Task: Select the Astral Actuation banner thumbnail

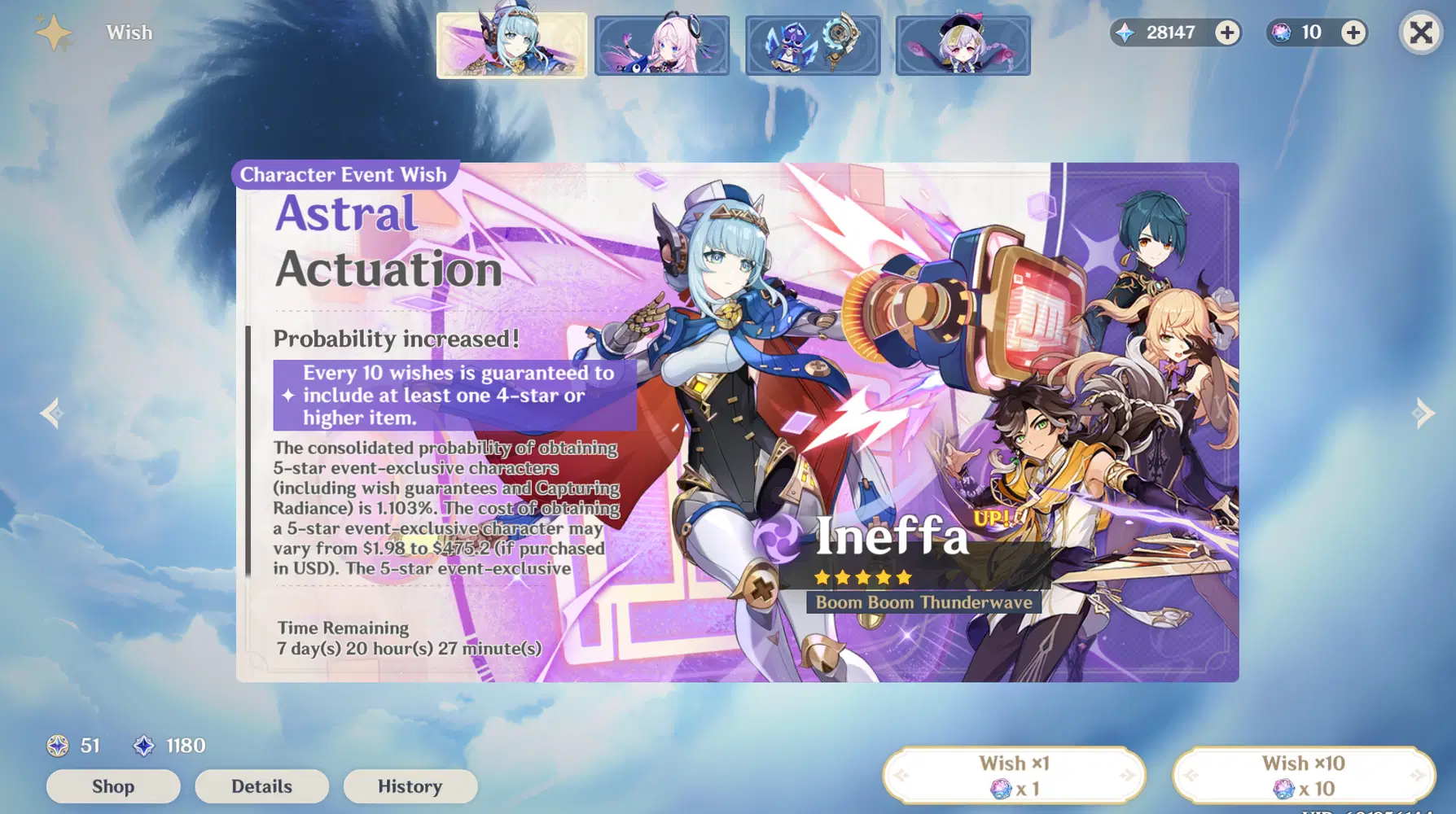Action: 511,45
